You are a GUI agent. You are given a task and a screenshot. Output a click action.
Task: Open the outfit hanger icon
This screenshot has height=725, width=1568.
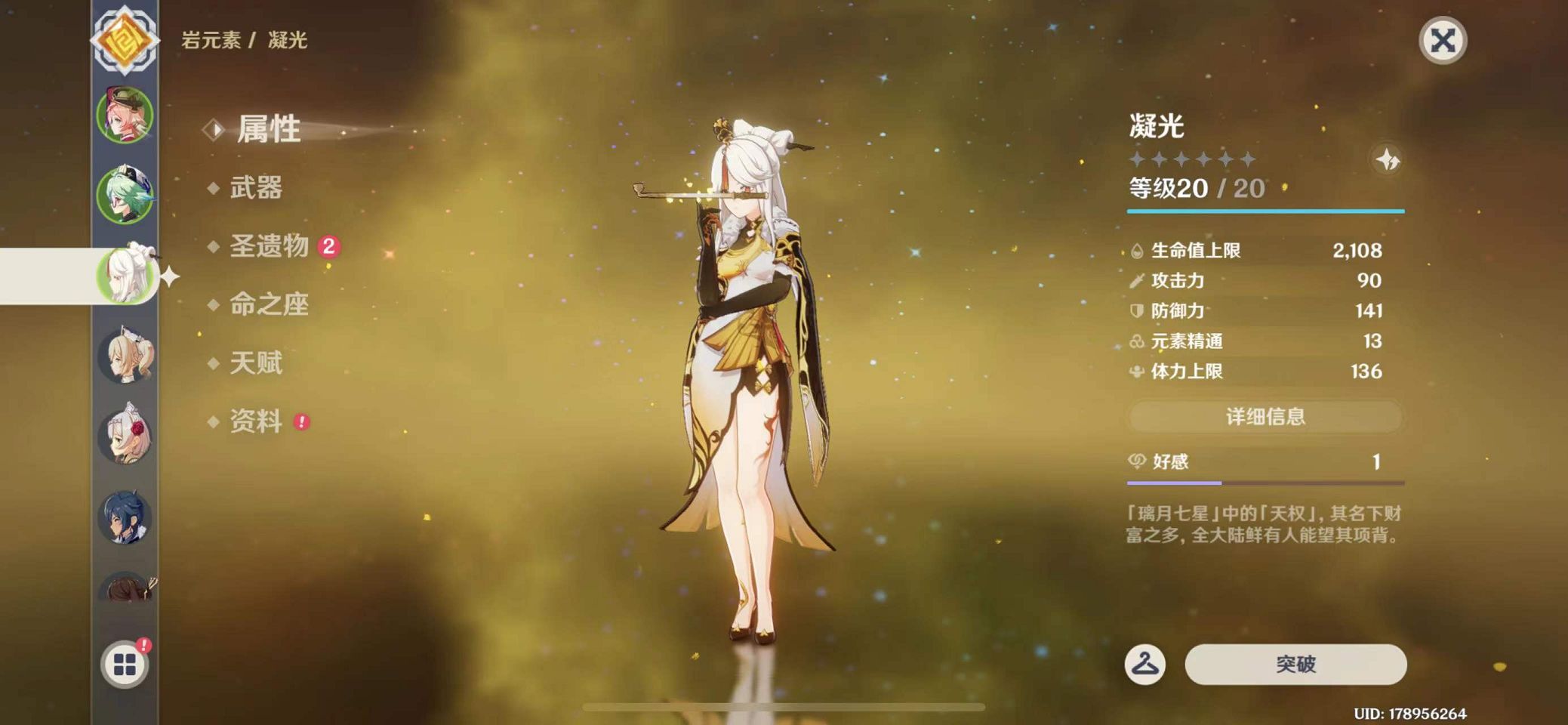pos(1144,665)
